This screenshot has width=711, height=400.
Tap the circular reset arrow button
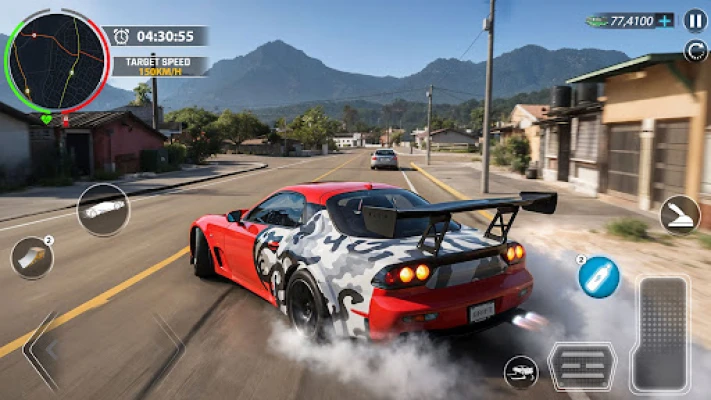(x=695, y=50)
